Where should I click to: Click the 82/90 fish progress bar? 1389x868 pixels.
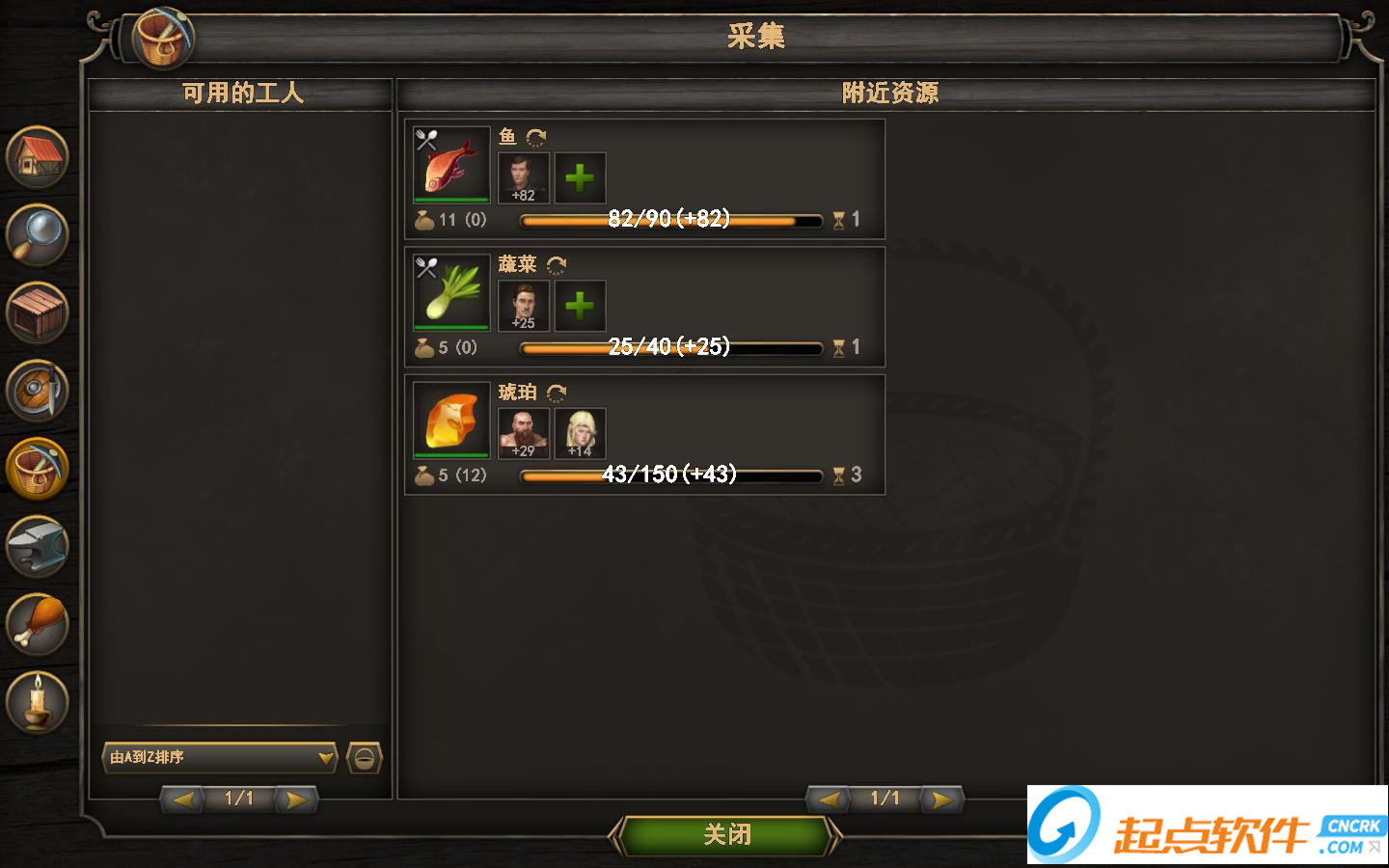click(670, 220)
